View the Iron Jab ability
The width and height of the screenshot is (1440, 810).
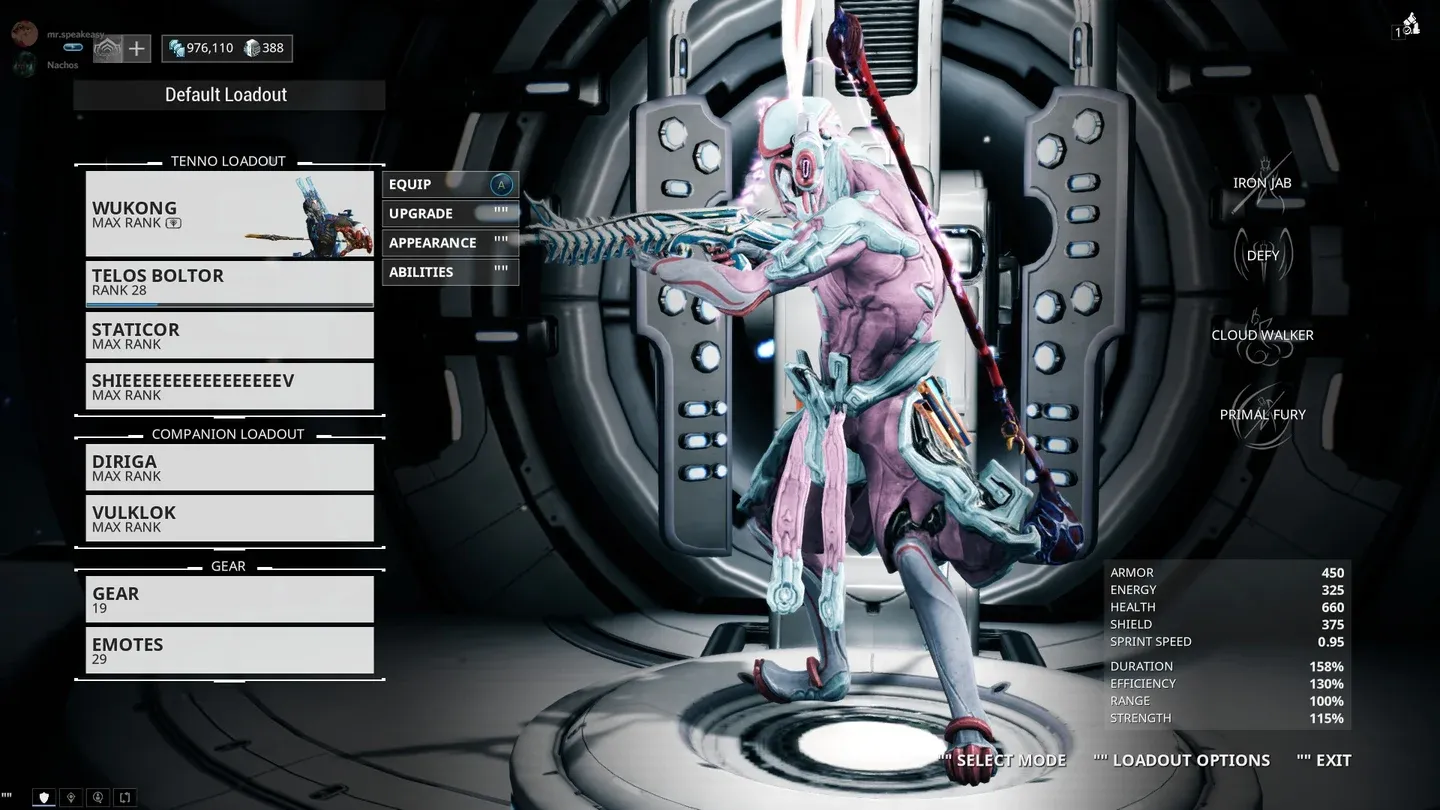(x=1262, y=183)
